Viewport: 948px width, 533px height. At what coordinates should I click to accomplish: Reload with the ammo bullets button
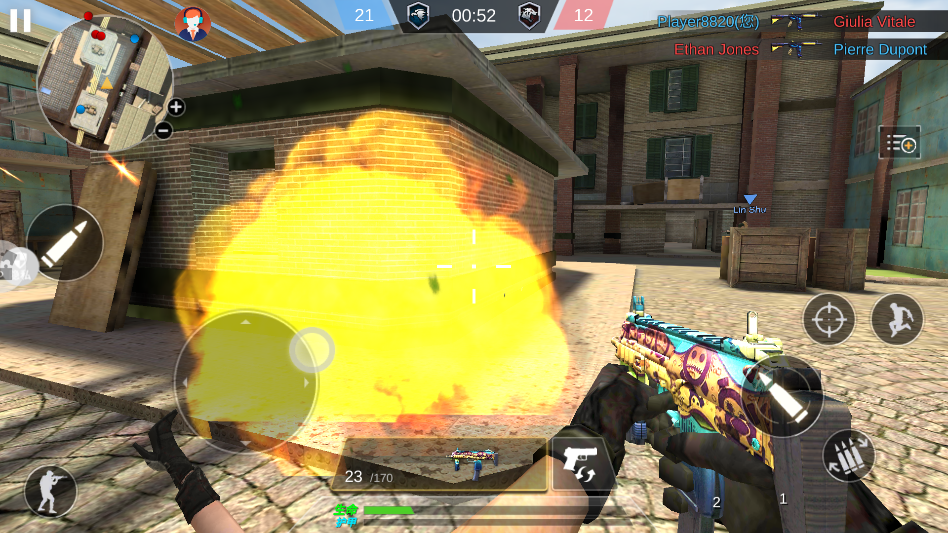tap(848, 457)
